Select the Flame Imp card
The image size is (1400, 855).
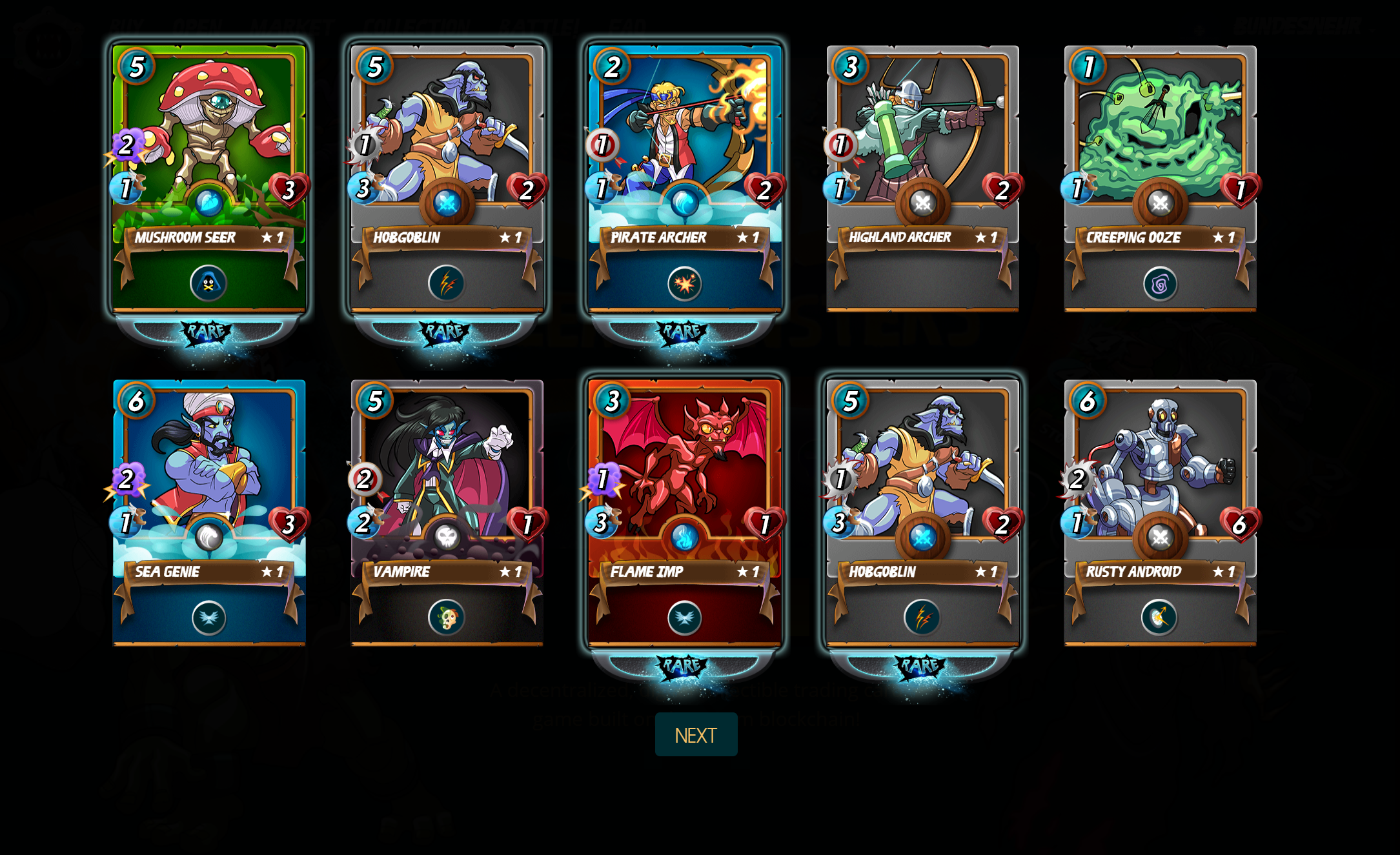point(684,512)
